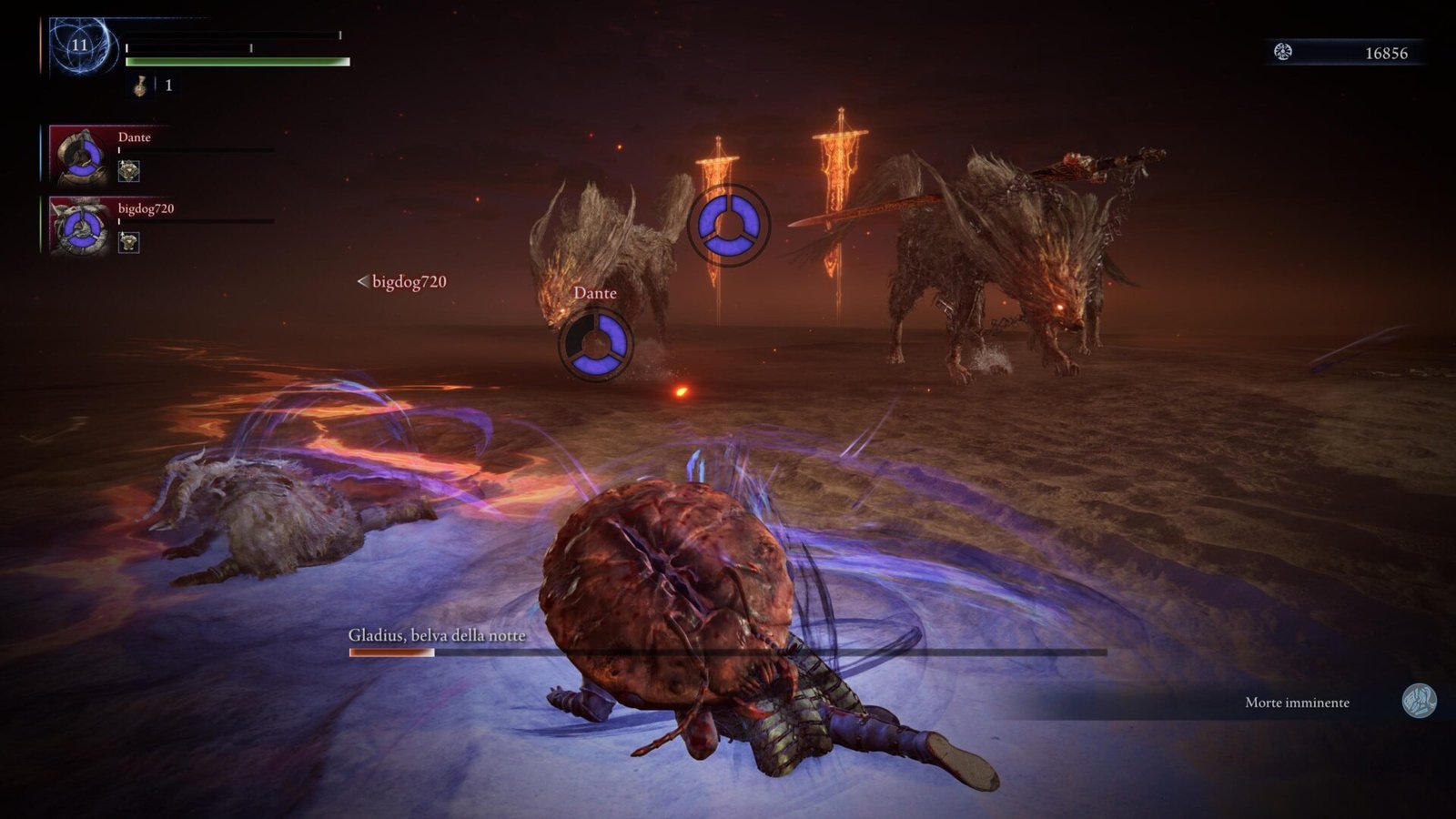The height and width of the screenshot is (819, 1456).
Task: Click the item icon under bigdog720's name
Action: 129,241
